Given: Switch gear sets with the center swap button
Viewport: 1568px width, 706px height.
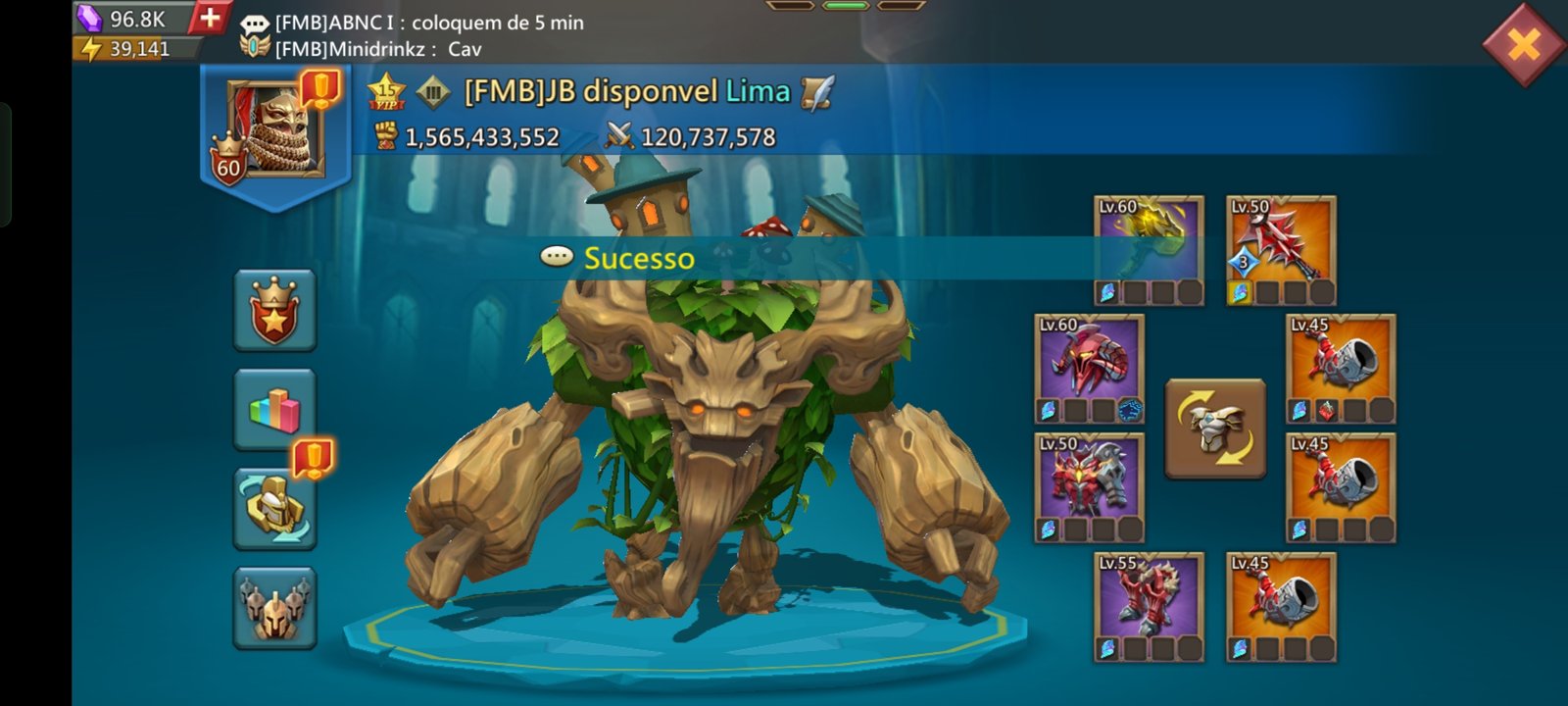Looking at the screenshot, I should point(1215,429).
